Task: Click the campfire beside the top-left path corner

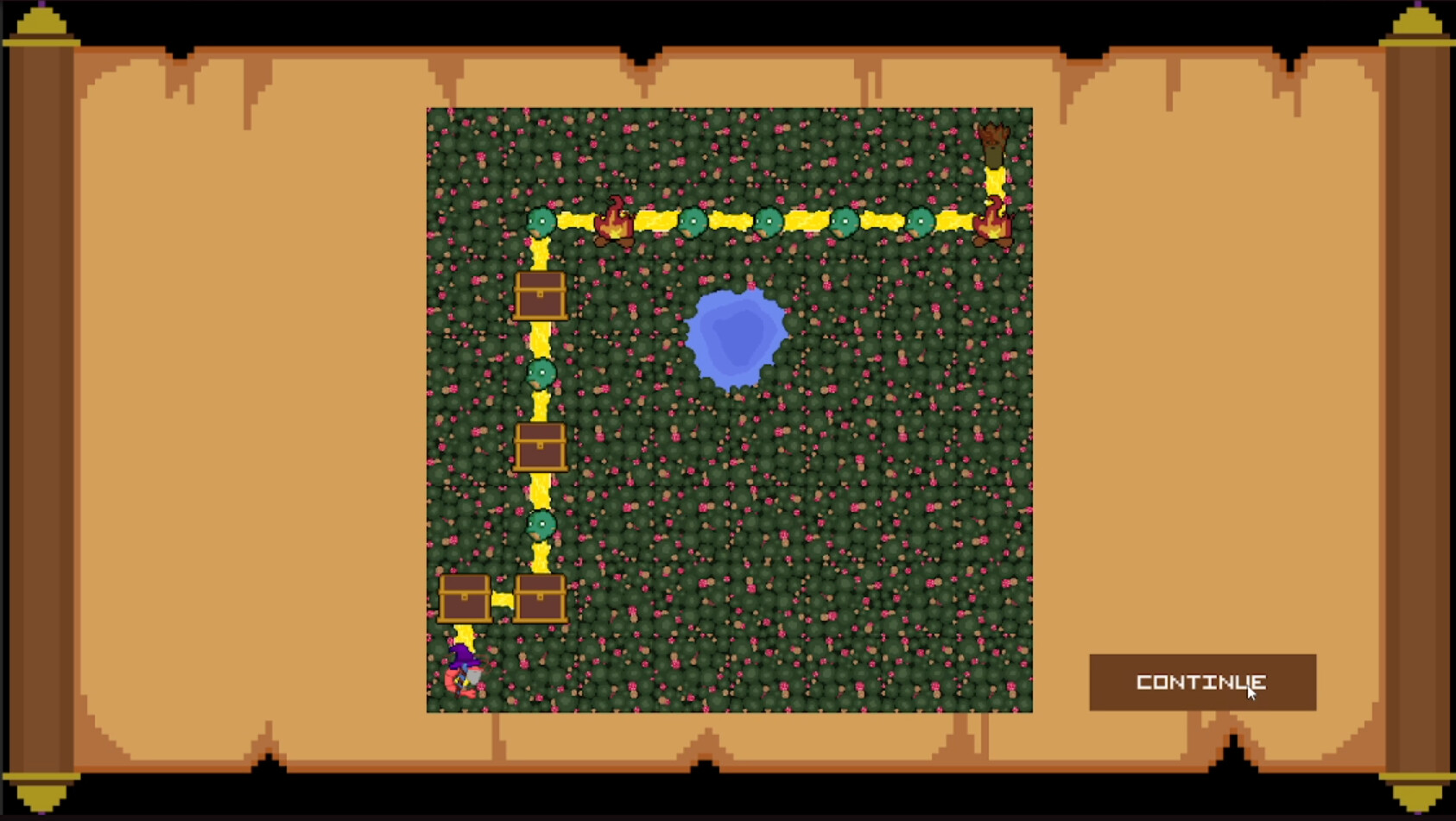Action: pyautogui.click(x=616, y=226)
